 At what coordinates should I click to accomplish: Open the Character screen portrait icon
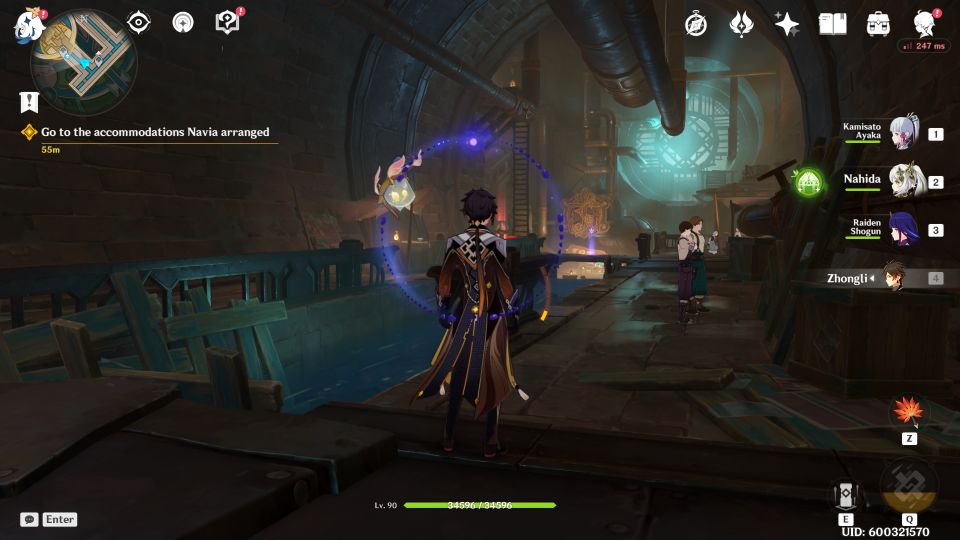924,24
